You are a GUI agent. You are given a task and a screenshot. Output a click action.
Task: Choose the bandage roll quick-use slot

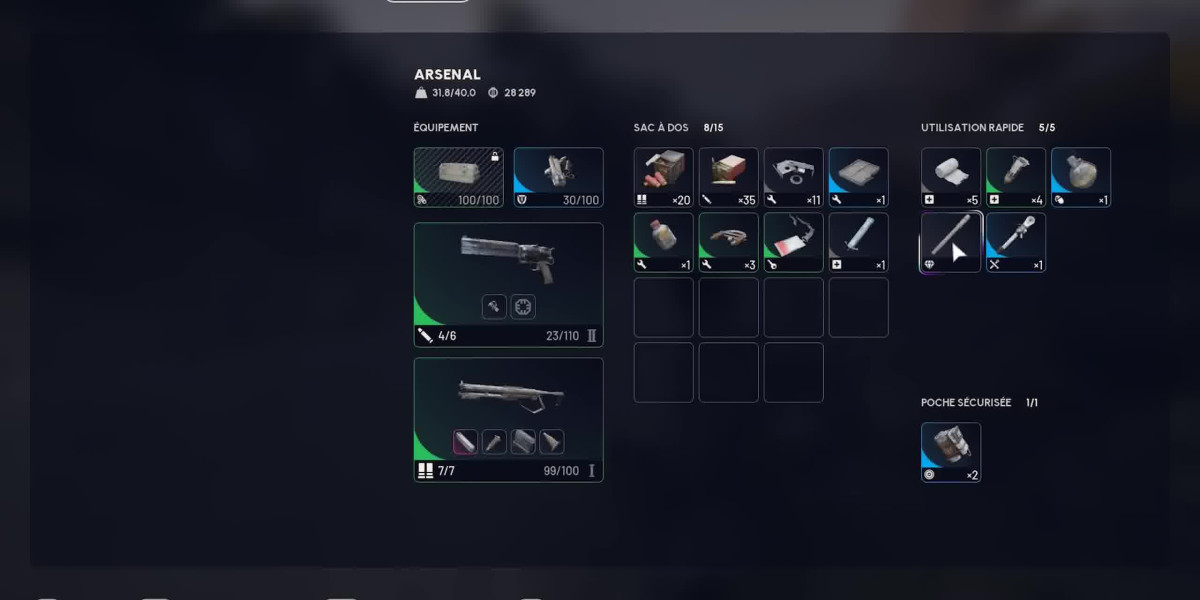950,177
